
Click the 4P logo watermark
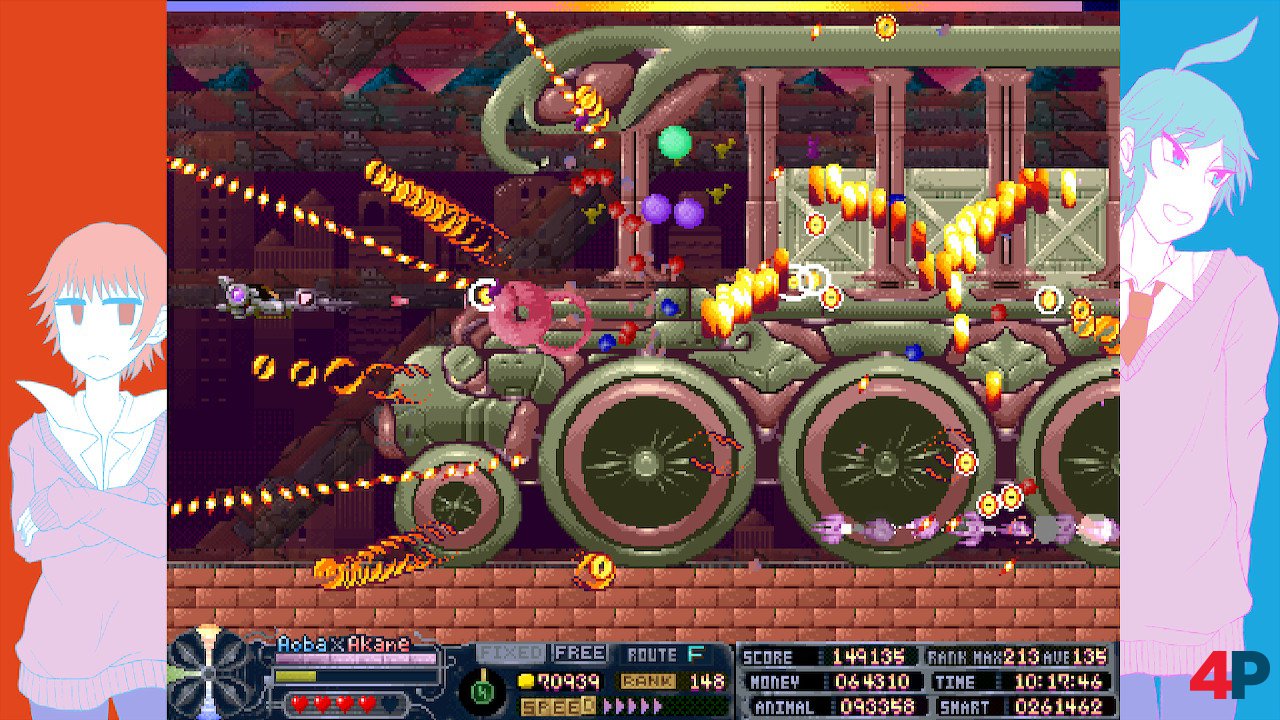coord(1229,675)
